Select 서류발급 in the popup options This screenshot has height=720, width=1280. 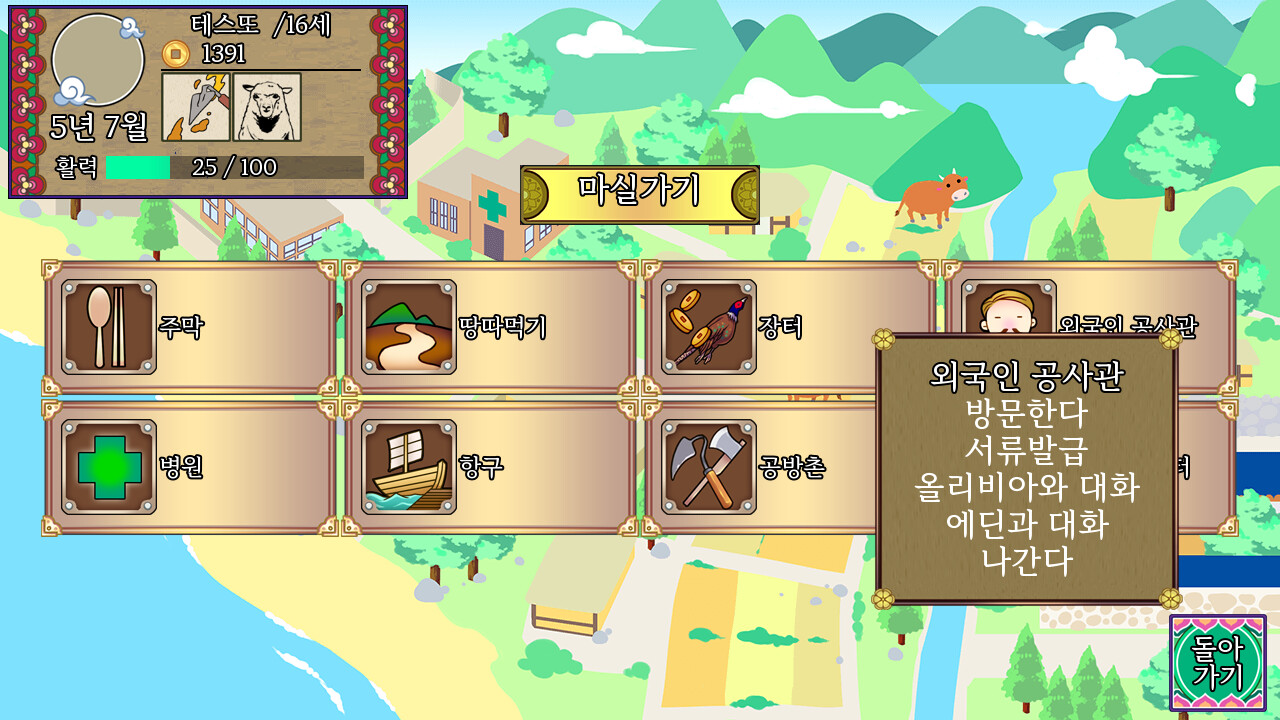[1024, 447]
